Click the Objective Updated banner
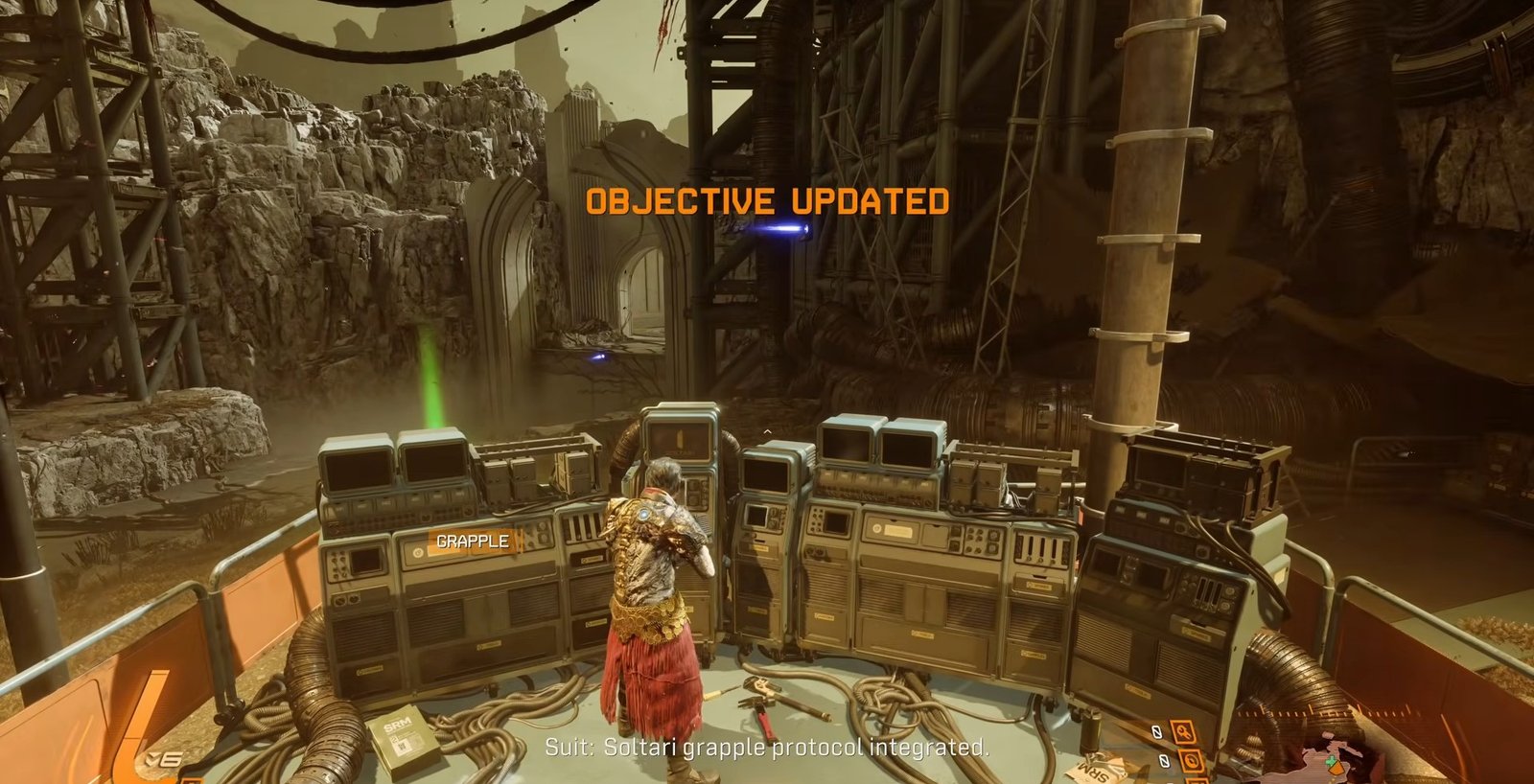Viewport: 1534px width, 784px height. [x=767, y=201]
